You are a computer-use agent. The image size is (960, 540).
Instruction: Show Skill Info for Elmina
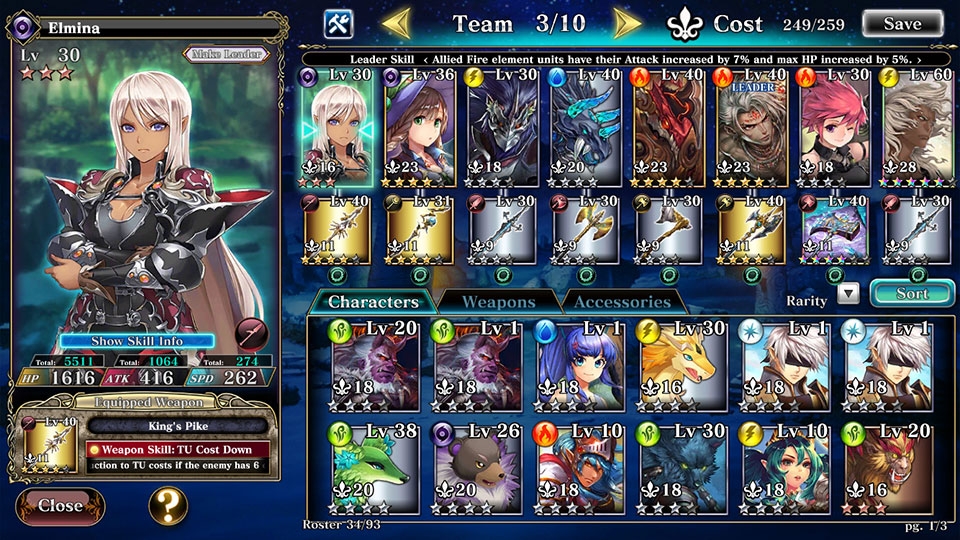(x=137, y=341)
